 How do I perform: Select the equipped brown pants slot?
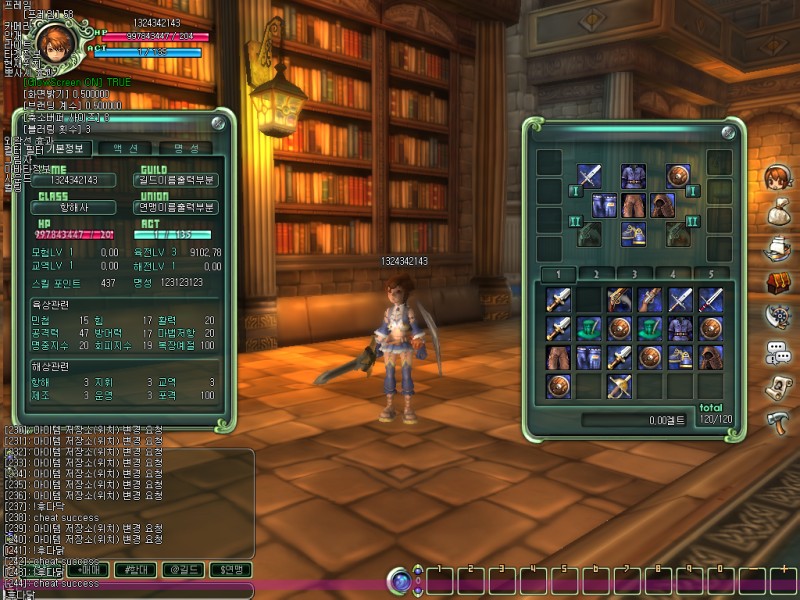click(x=632, y=206)
